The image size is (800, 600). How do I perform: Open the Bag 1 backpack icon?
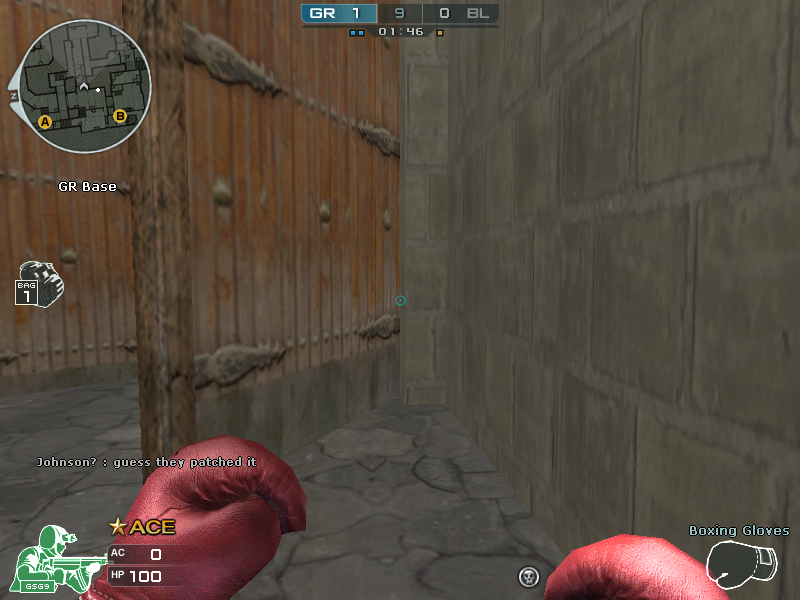[39, 283]
